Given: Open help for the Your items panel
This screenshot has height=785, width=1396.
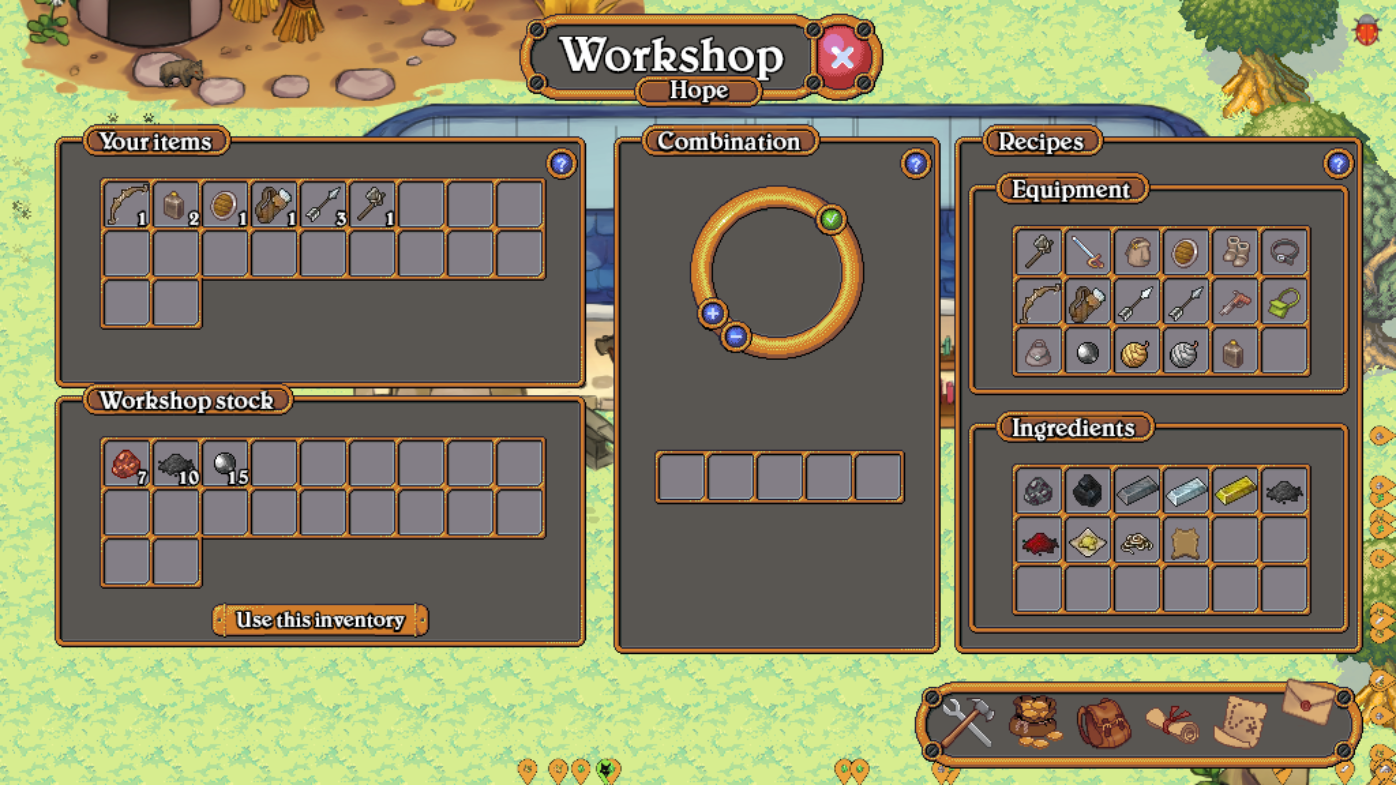Looking at the screenshot, I should [561, 164].
